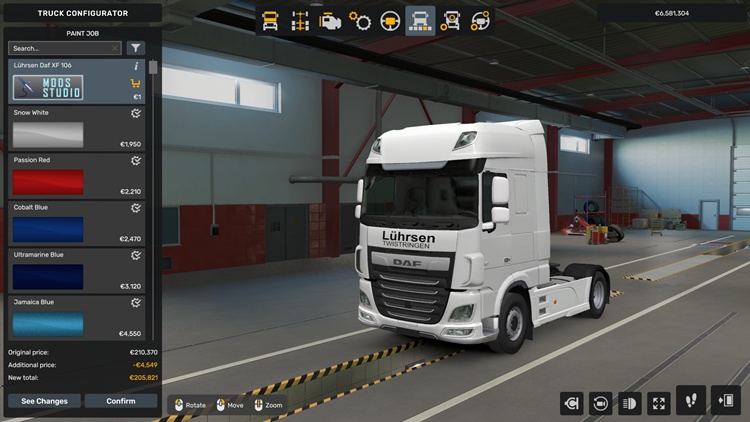750x422 pixels.
Task: Open the truck cabin category tab
Action: point(270,20)
